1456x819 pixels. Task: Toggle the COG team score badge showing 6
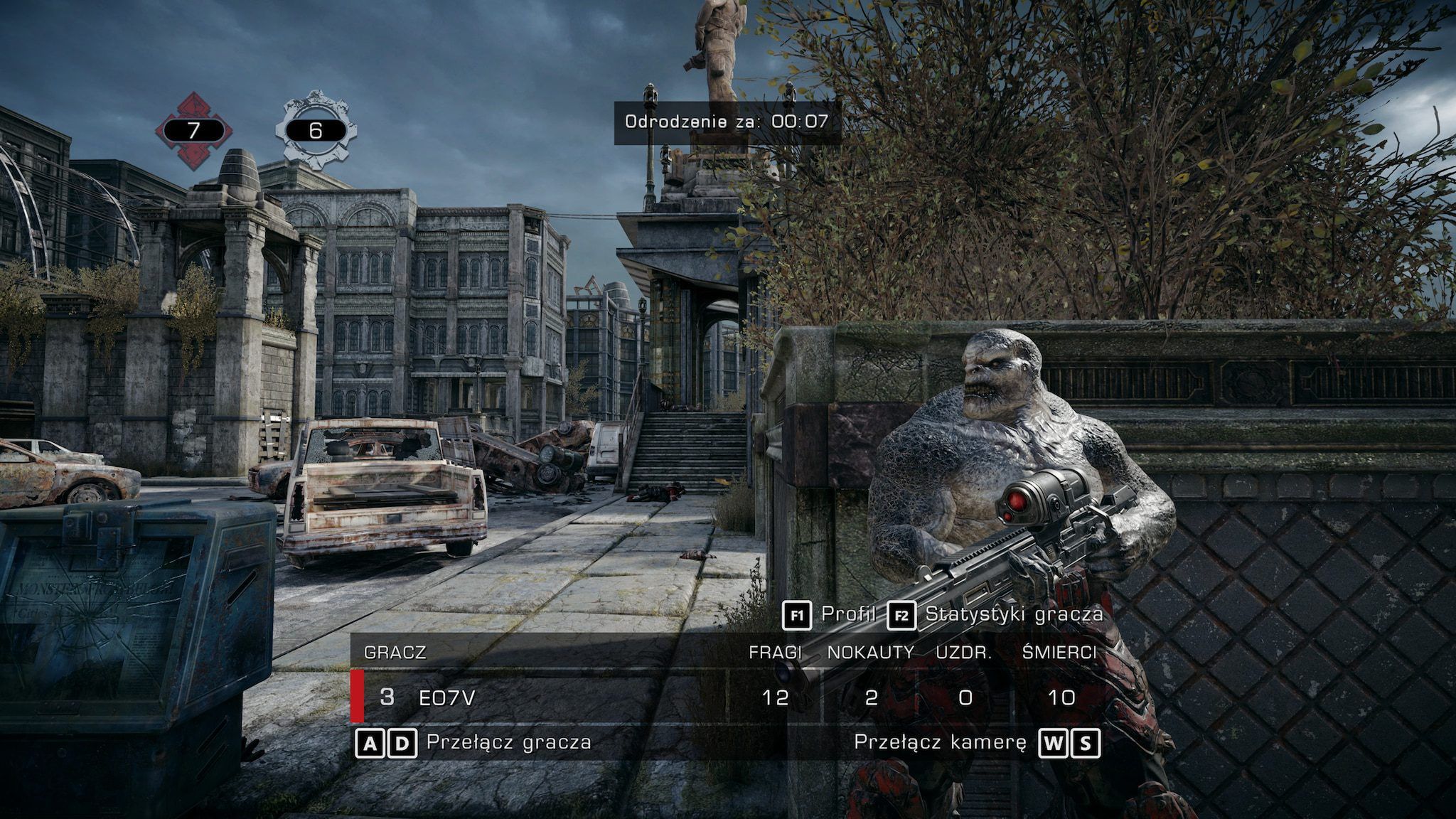click(316, 131)
